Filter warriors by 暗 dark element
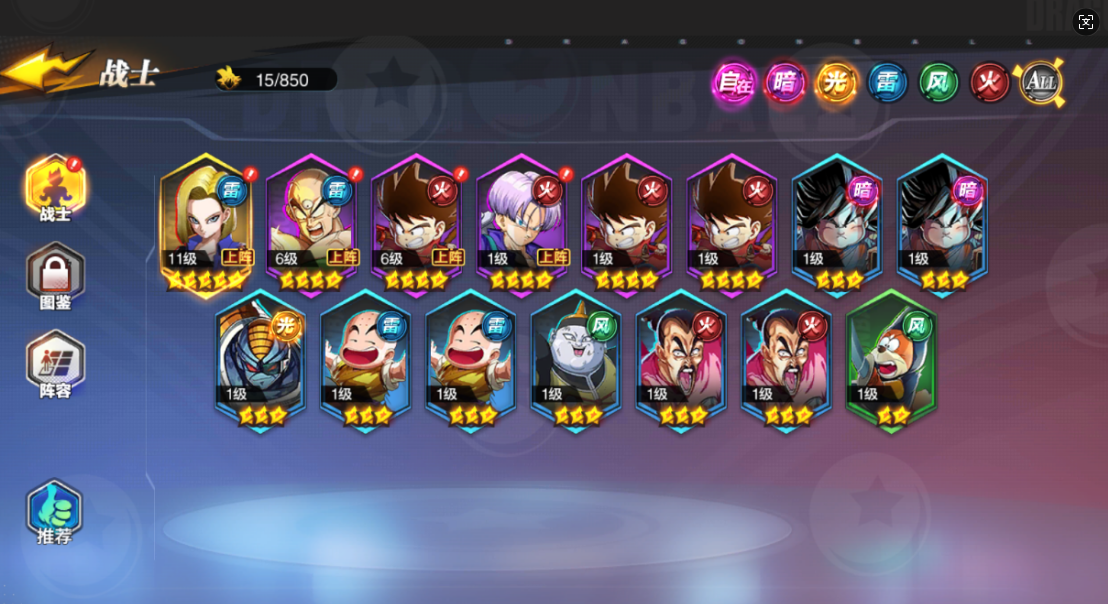The width and height of the screenshot is (1108, 604). pos(785,83)
